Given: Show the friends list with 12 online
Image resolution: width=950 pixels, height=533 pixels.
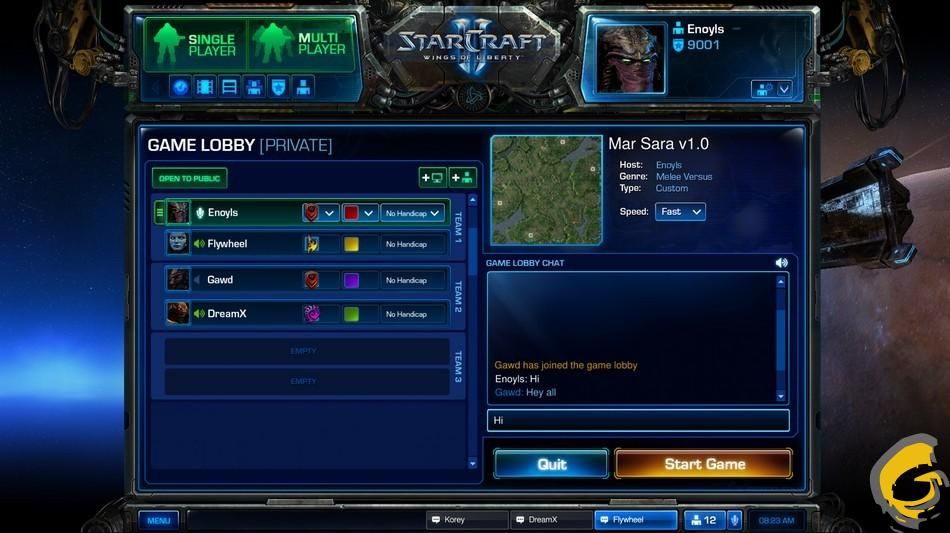Looking at the screenshot, I should click(x=704, y=520).
